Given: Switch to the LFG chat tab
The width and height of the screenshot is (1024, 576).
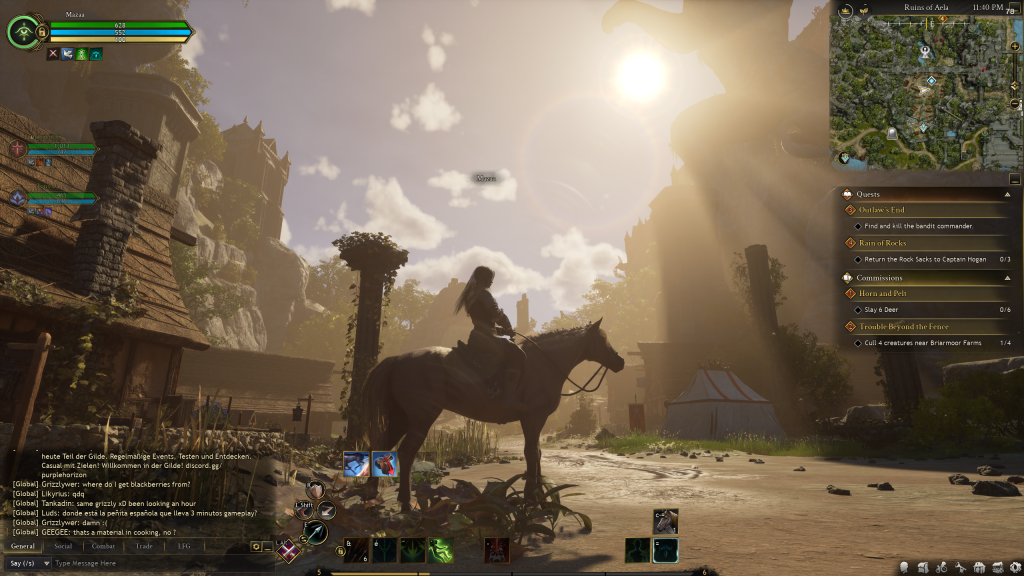Looking at the screenshot, I should 184,546.
